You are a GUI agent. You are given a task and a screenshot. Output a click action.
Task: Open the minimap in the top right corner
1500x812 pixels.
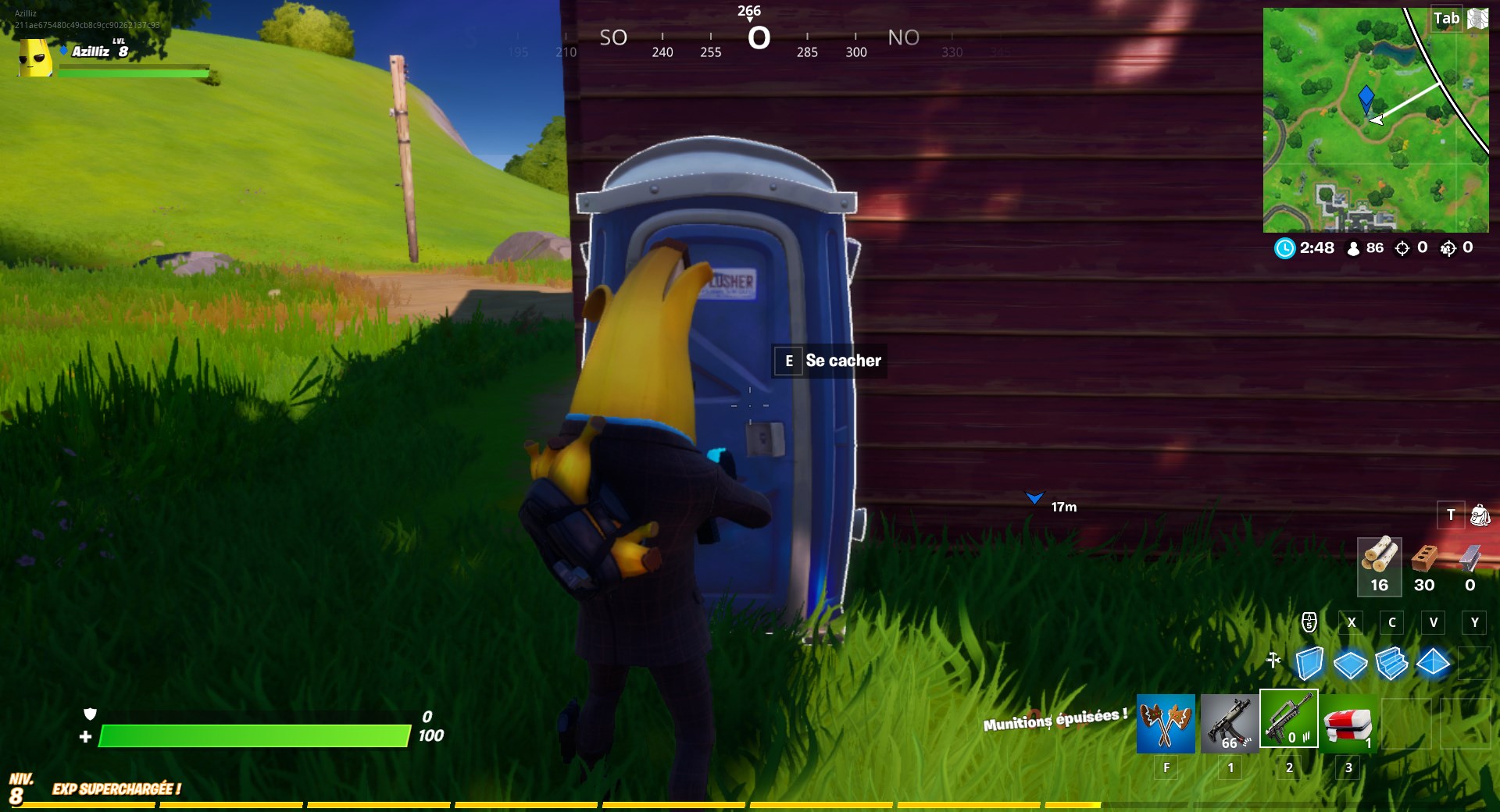pos(1375,117)
